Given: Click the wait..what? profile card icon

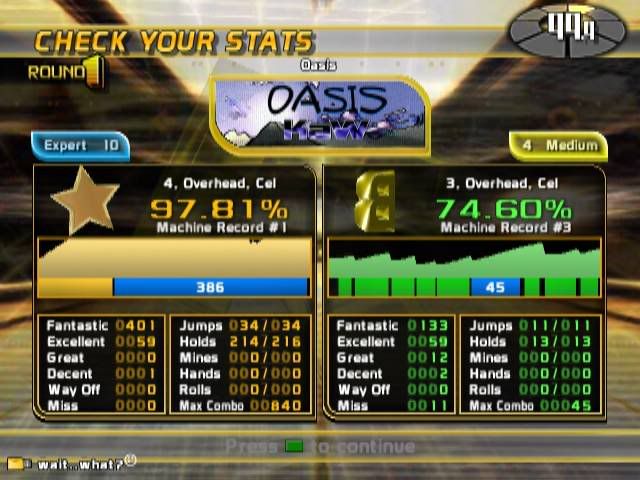Looking at the screenshot, I should pos(16,464).
